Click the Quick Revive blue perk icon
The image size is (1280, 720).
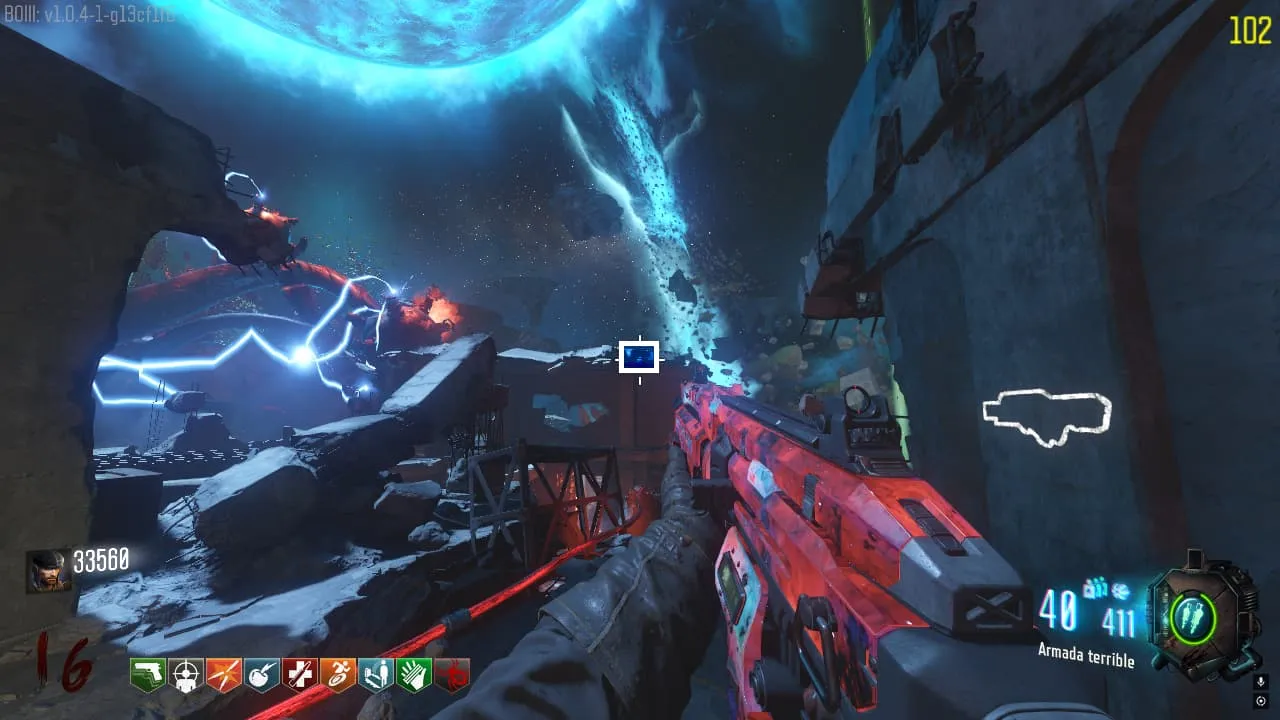click(x=376, y=676)
